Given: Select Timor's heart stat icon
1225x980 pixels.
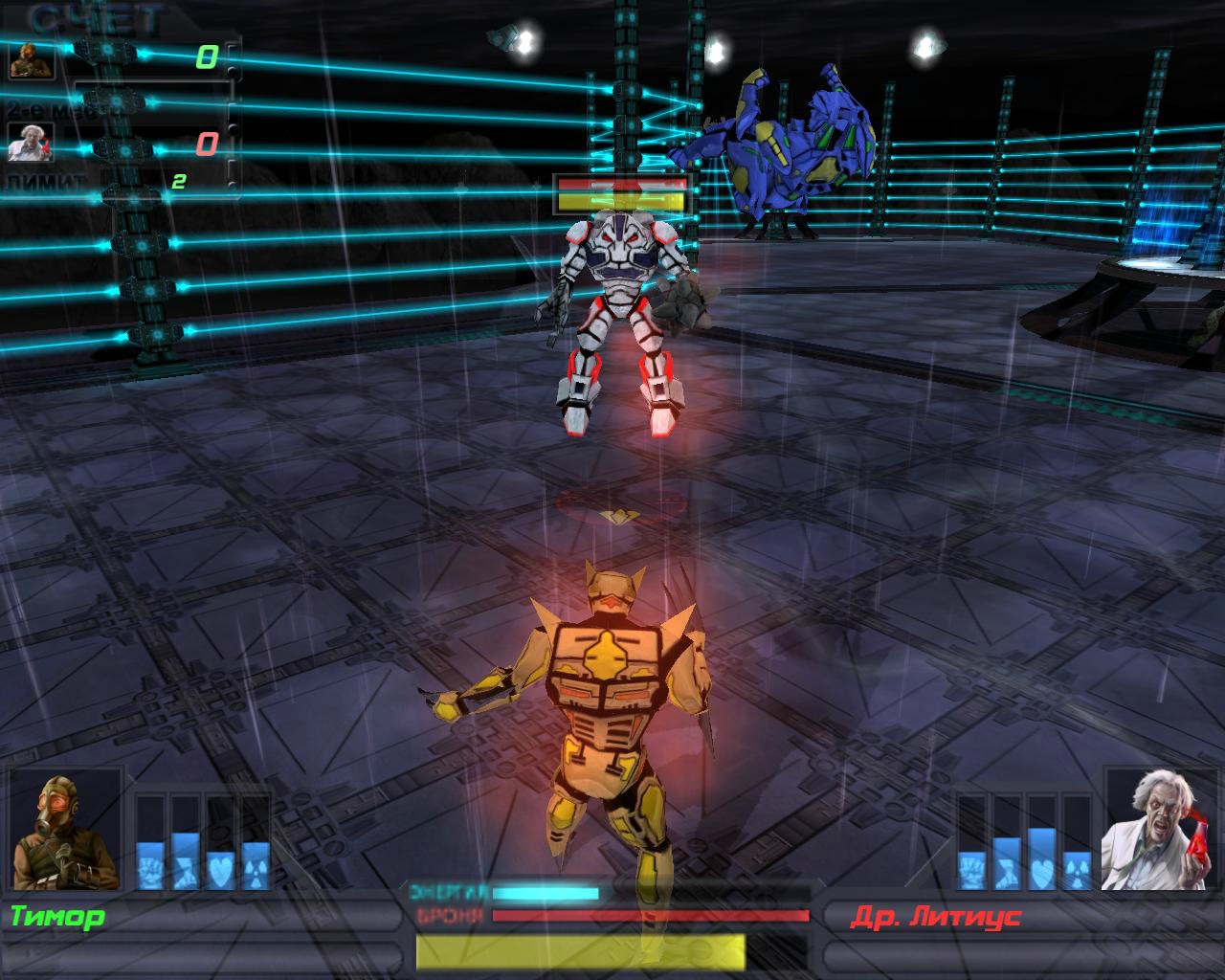Looking at the screenshot, I should coord(220,870).
